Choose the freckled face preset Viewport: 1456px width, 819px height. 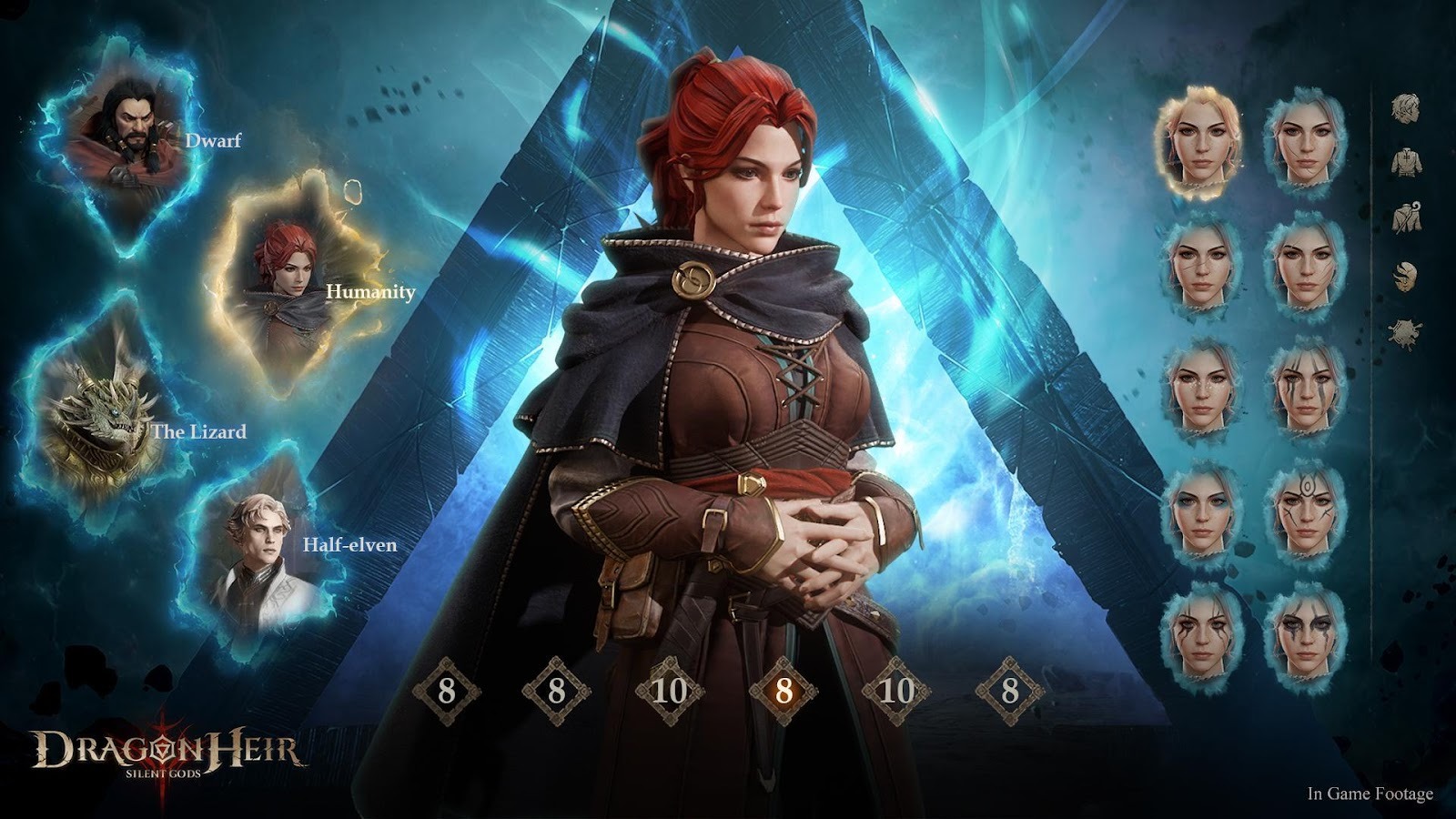[1200, 387]
